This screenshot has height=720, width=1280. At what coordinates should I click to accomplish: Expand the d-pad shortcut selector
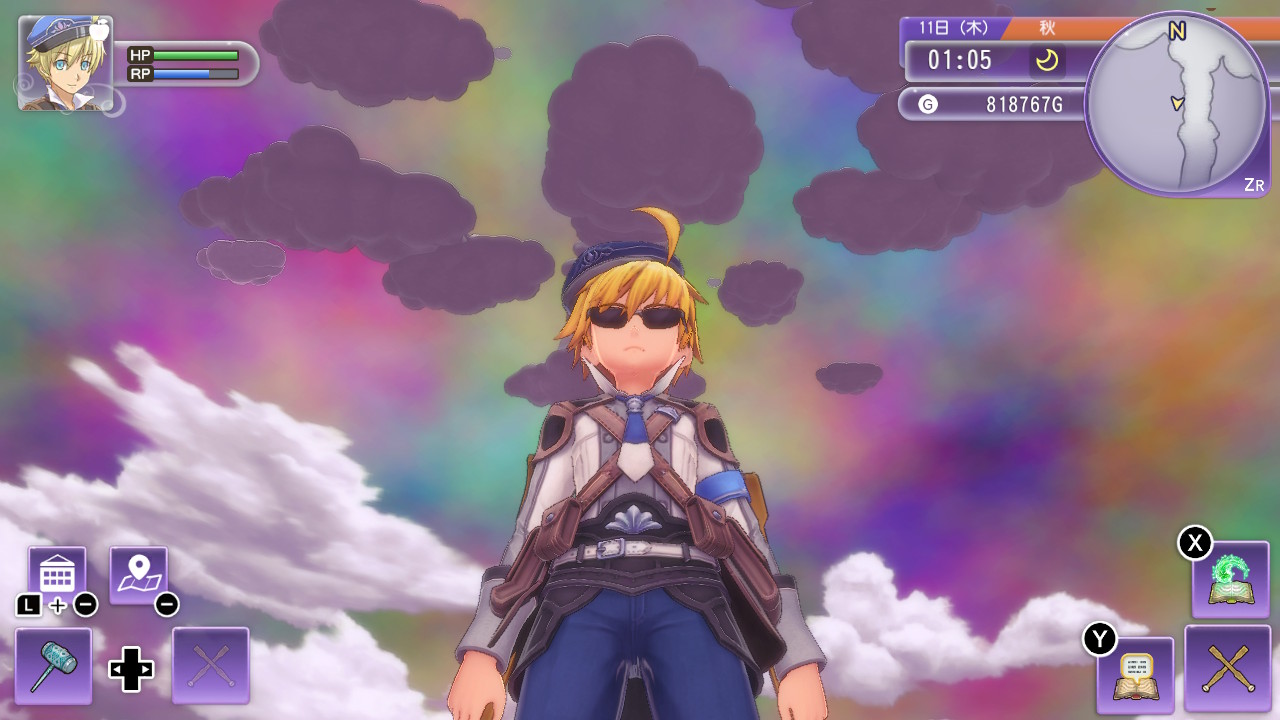point(131,668)
